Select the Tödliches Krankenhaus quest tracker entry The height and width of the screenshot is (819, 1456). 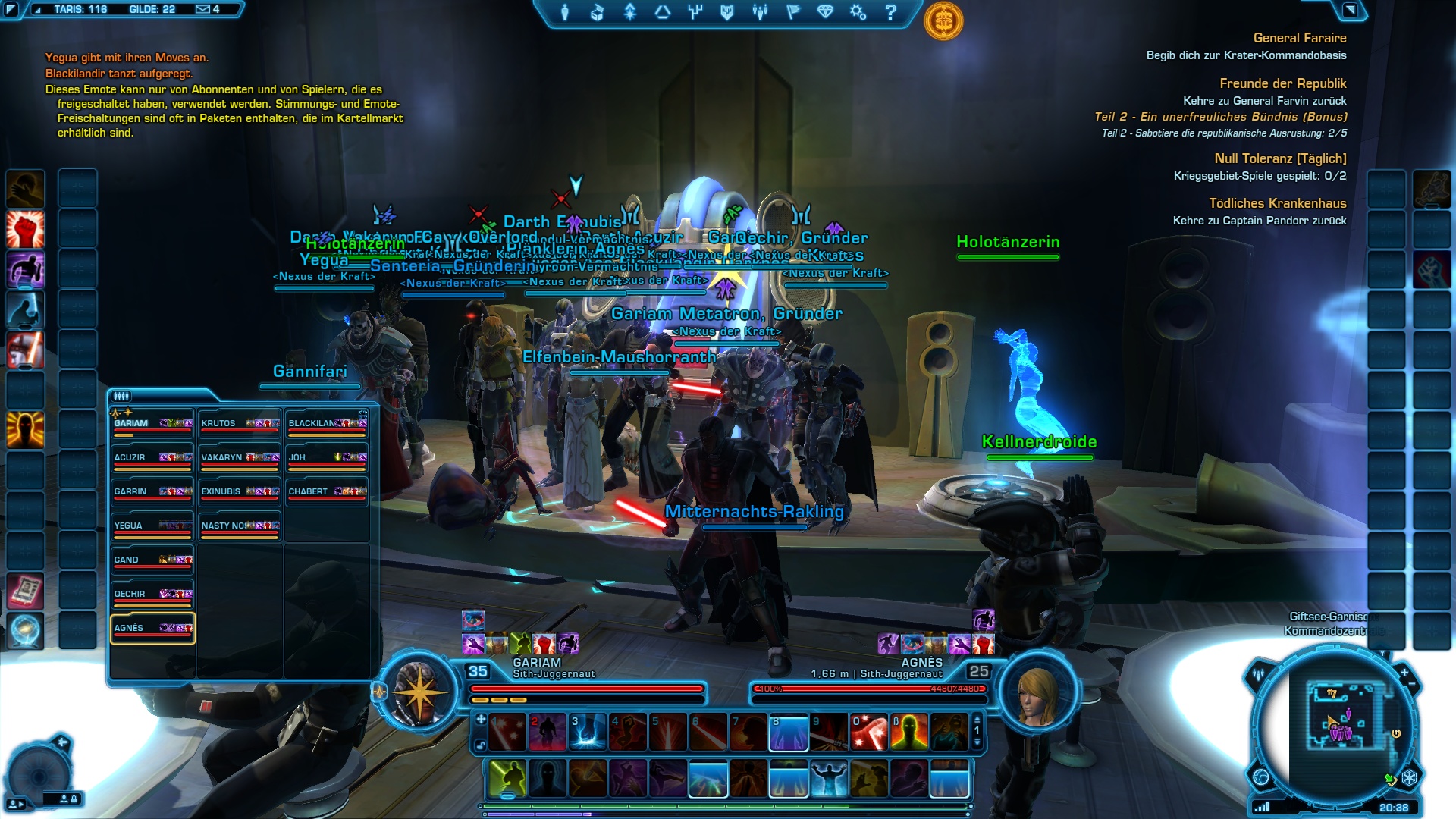pos(1277,203)
